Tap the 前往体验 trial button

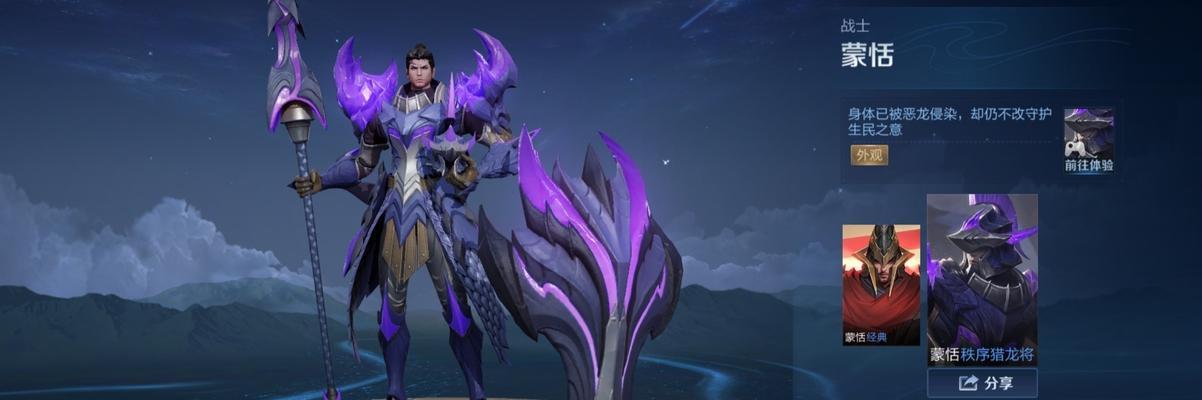[x=1088, y=141]
